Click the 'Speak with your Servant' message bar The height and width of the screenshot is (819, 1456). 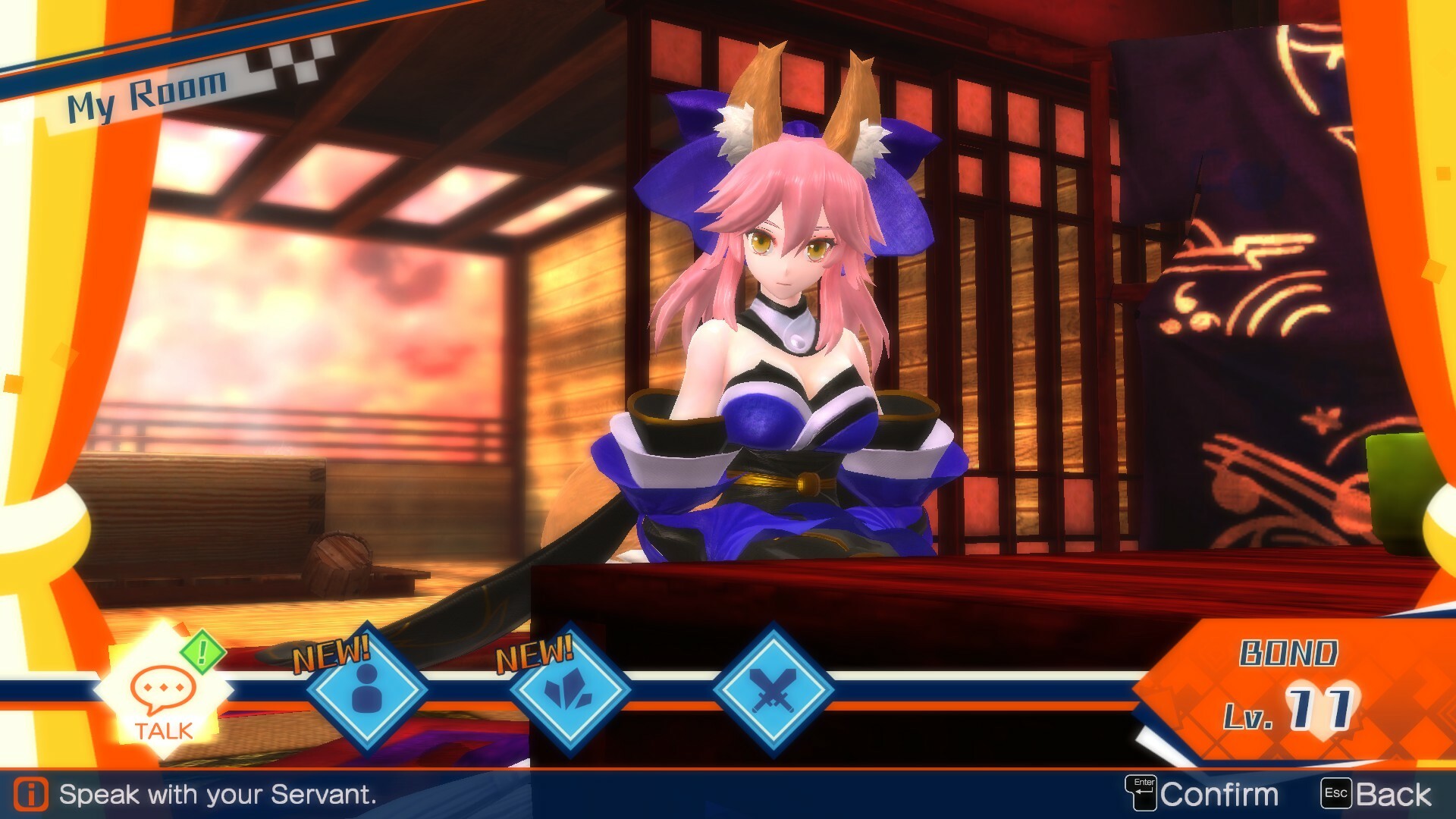click(x=220, y=794)
